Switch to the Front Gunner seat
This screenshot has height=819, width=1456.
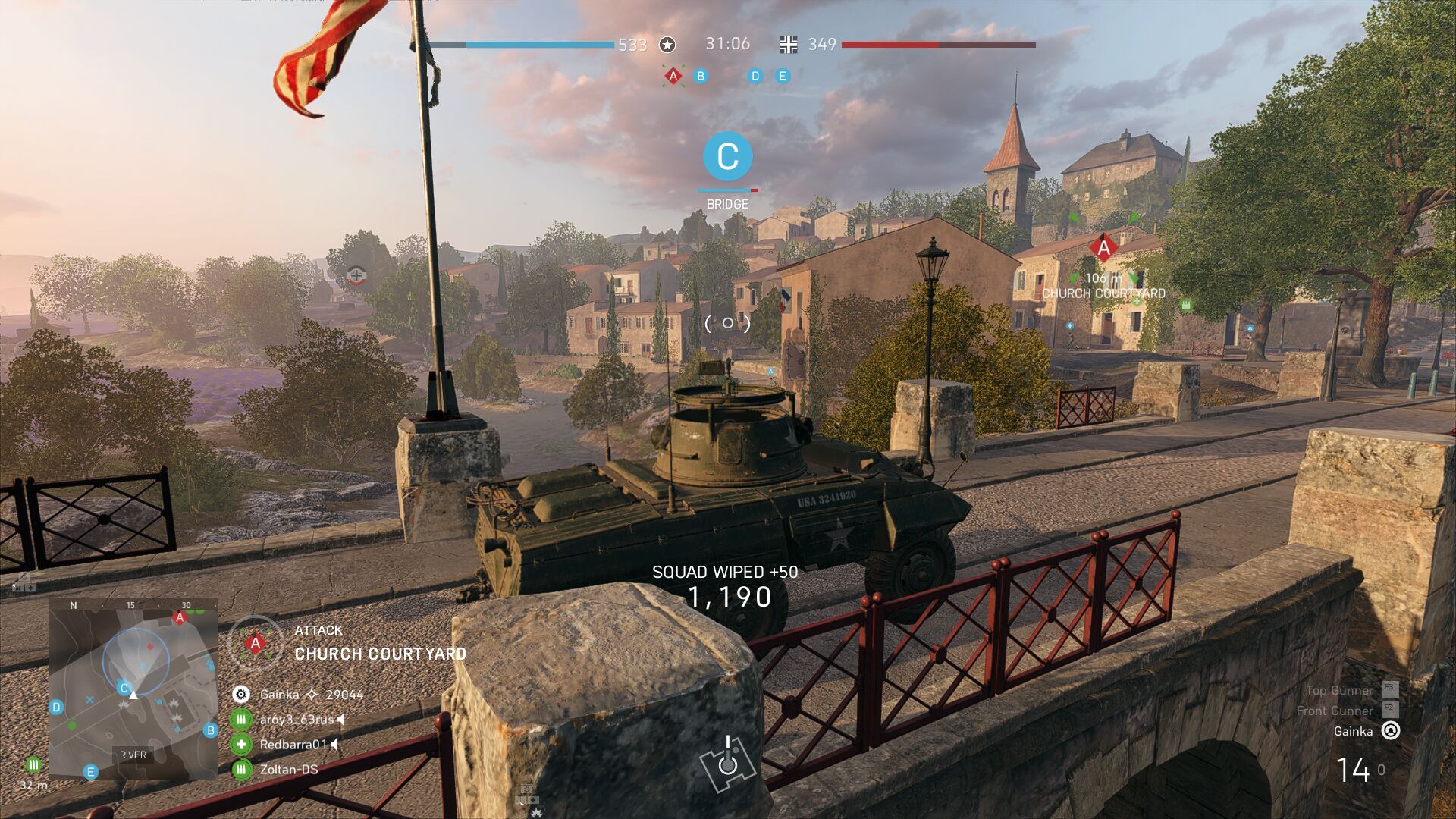pyautogui.click(x=1335, y=711)
